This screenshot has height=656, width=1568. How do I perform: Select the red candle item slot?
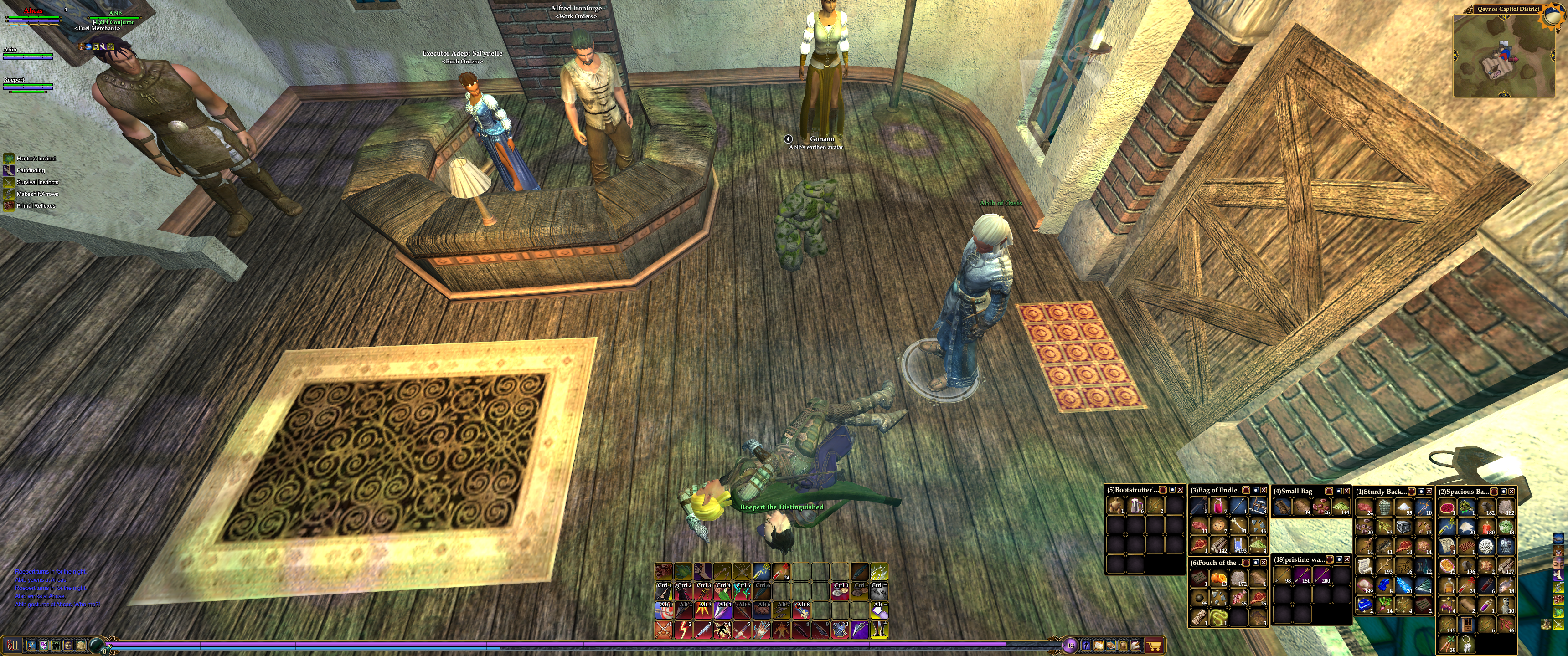(1486, 527)
